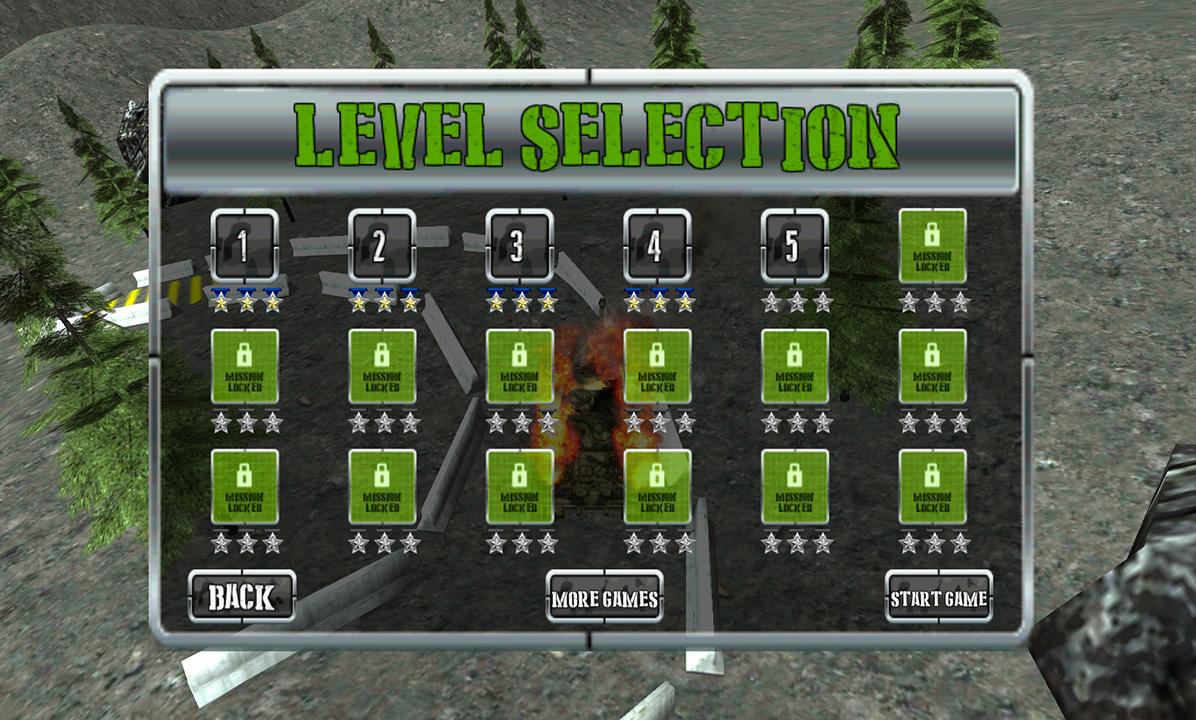Viewport: 1196px width, 720px height.
Task: Select the unstarred level 5 tile
Action: click(794, 246)
